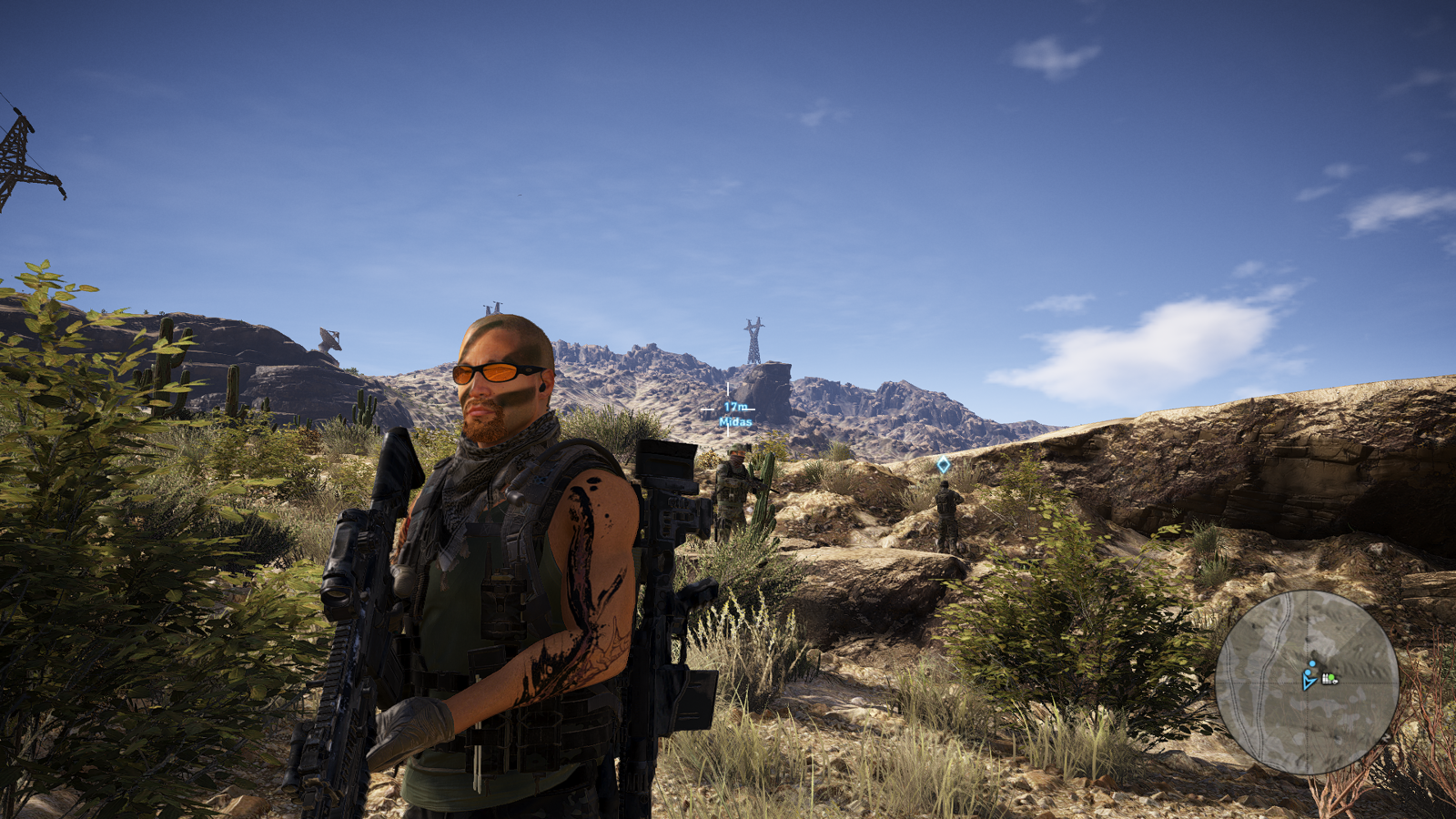Click the circular minimap
This screenshot has width=1456, height=819.
(x=1307, y=682)
